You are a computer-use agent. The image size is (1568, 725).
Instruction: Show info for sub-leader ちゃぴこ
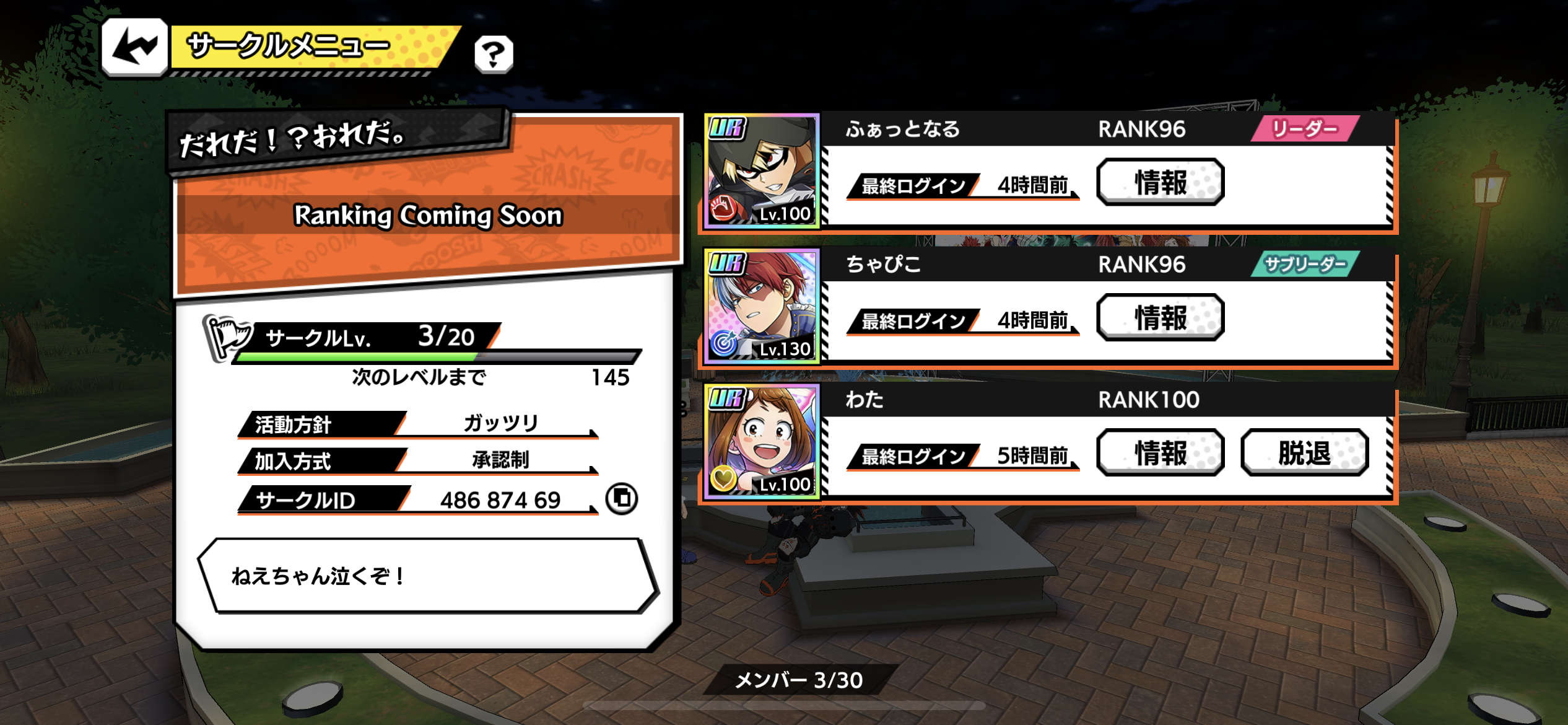[x=1160, y=318]
